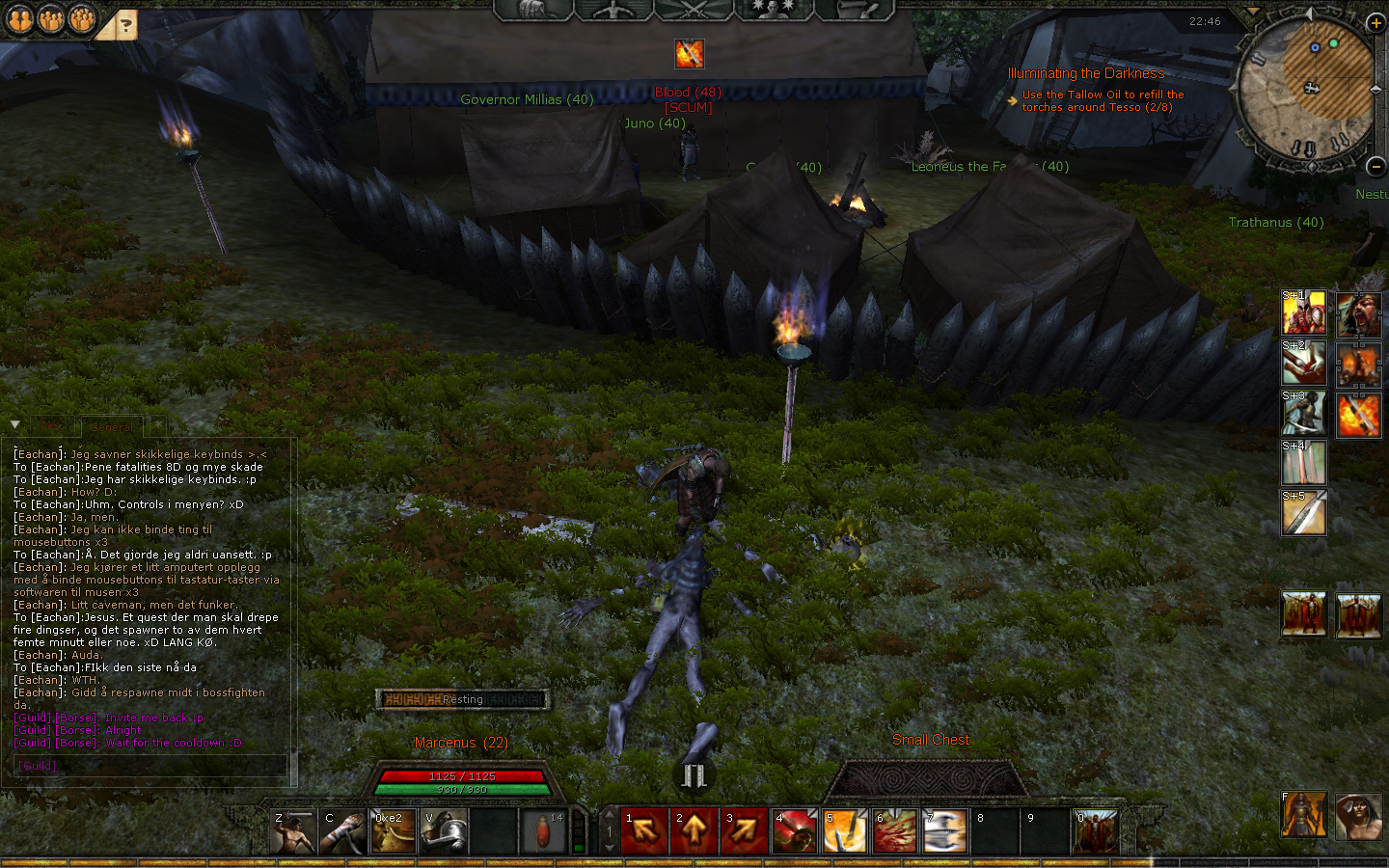Activate the double axe ability in slot 7
The width and height of the screenshot is (1389, 868).
(x=945, y=831)
